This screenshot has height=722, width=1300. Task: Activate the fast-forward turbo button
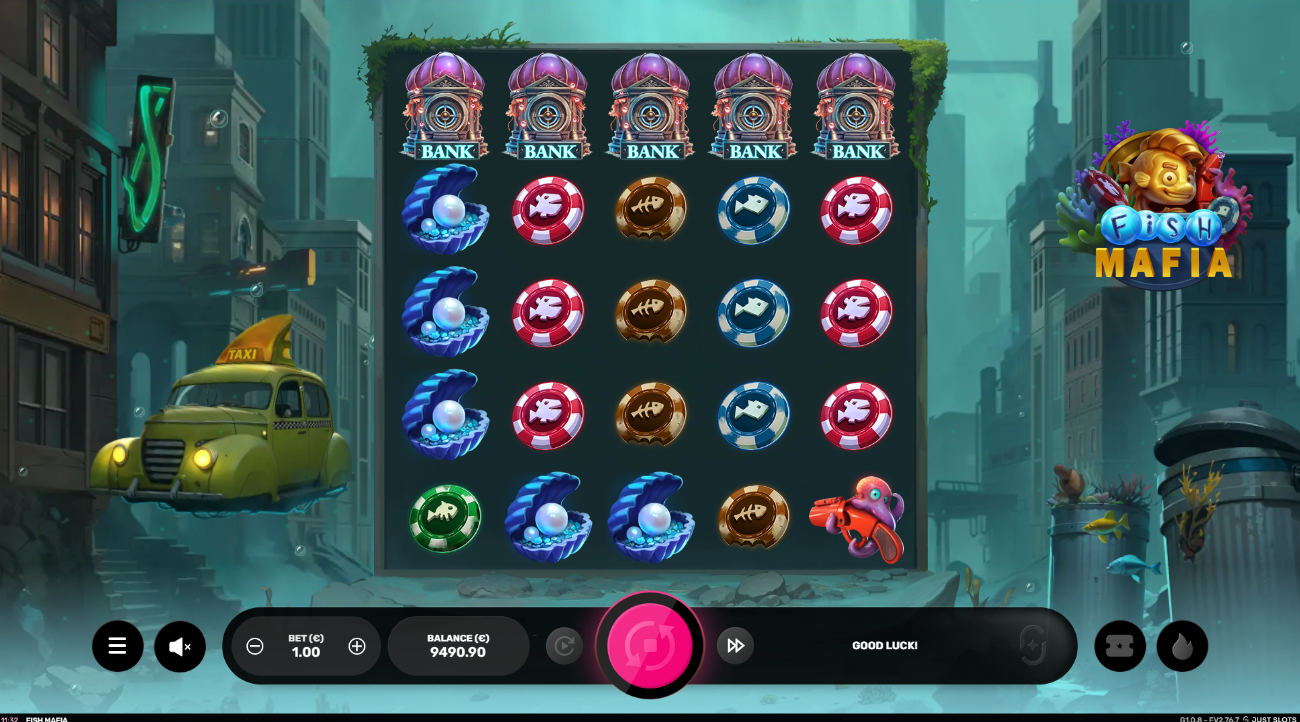coord(735,646)
